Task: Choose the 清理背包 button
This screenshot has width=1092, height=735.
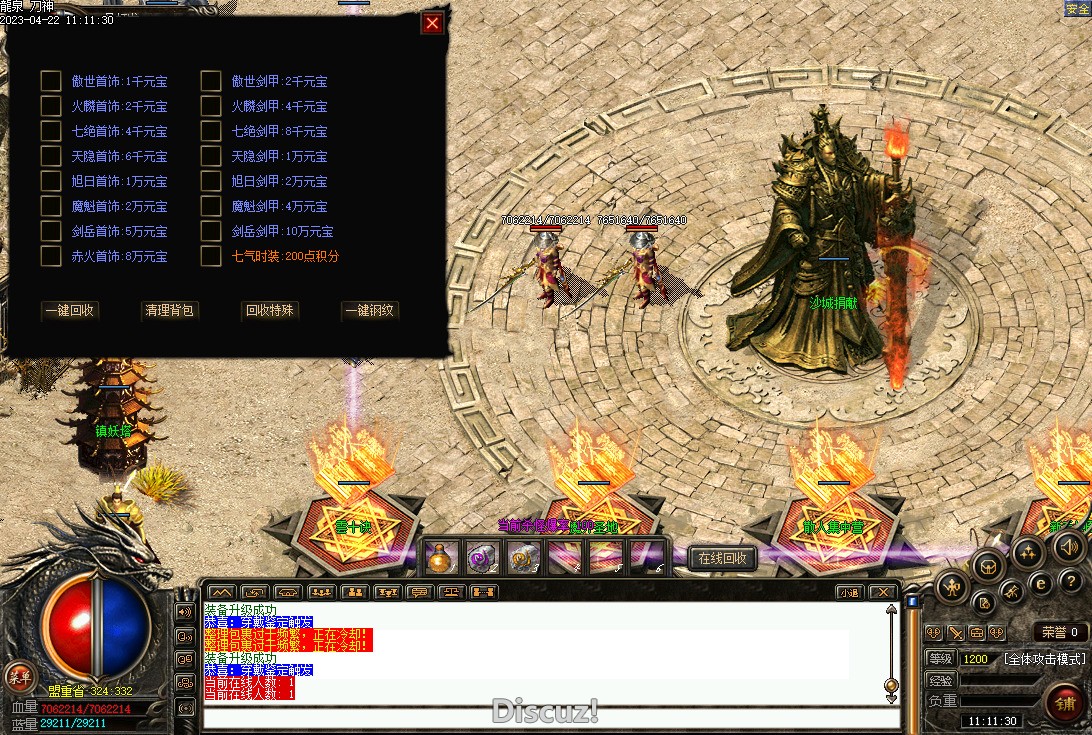Action: (x=170, y=311)
